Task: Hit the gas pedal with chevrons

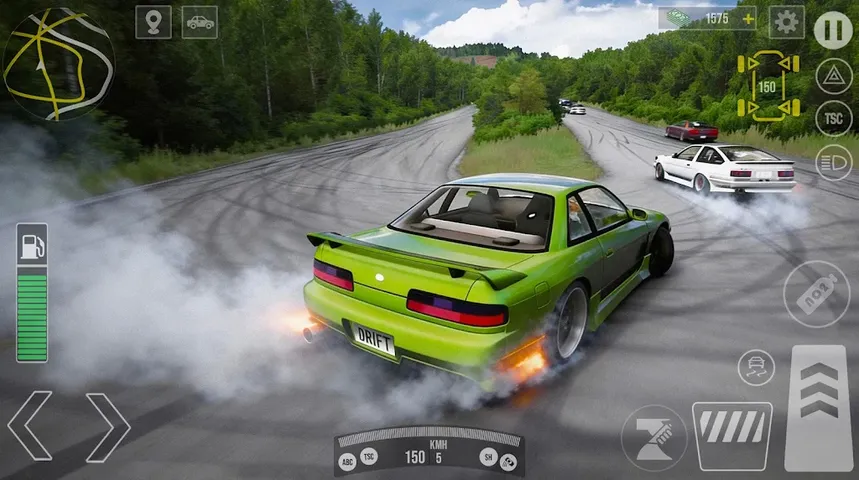Action: coord(819,408)
